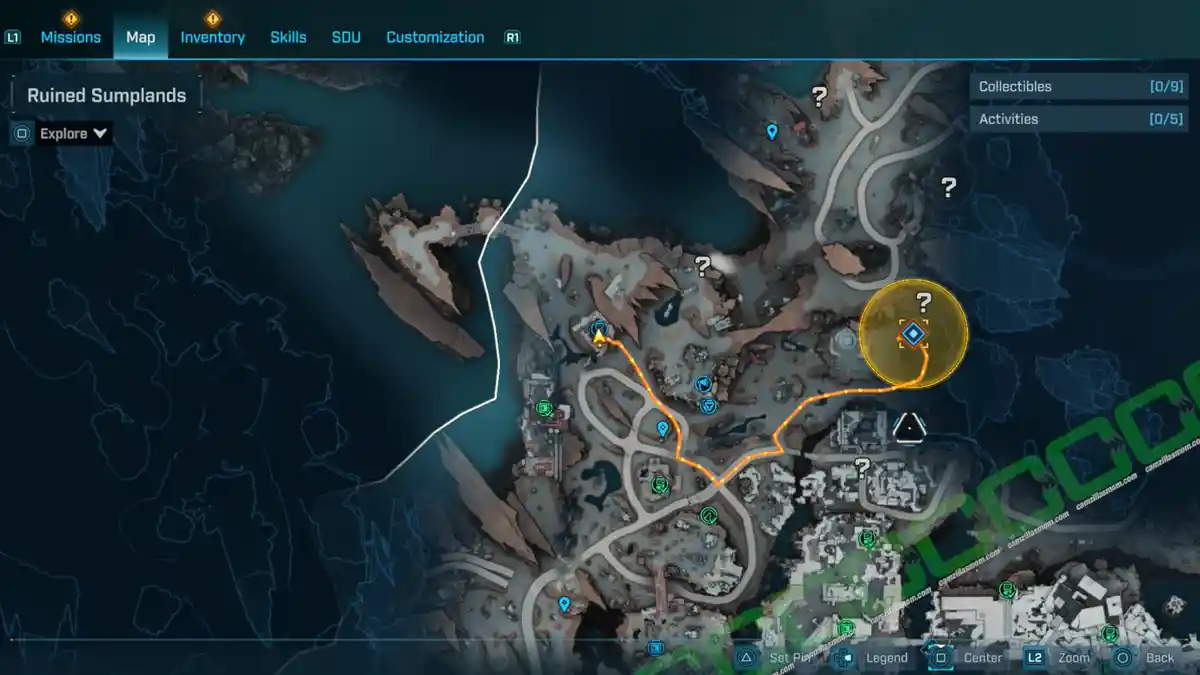Click the blue diamond mission objective marker

914,333
